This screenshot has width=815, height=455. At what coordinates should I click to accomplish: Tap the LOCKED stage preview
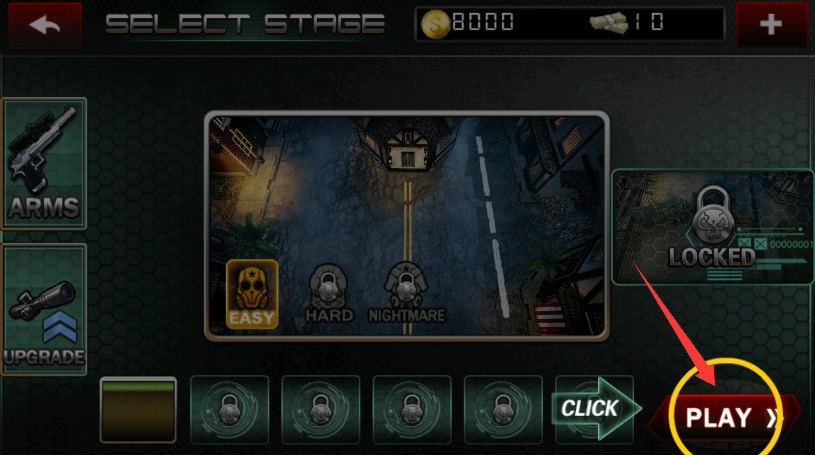coord(713,227)
